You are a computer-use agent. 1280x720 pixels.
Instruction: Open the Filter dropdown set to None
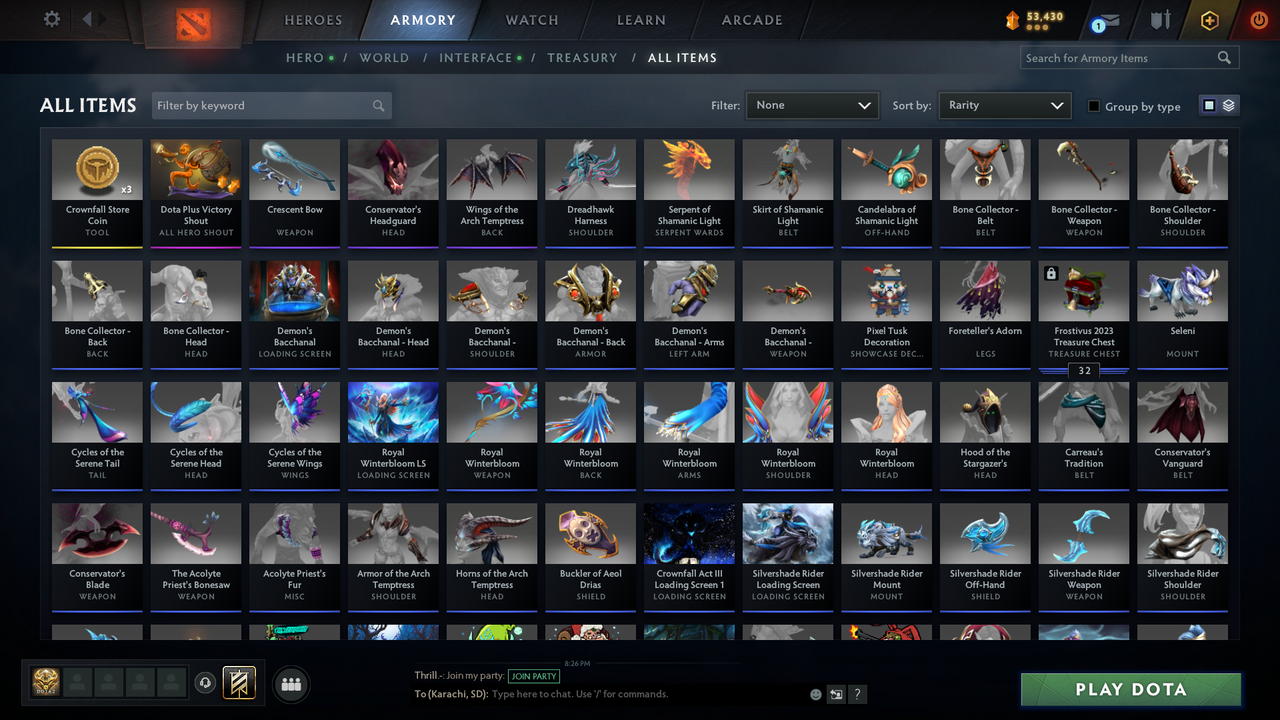811,105
